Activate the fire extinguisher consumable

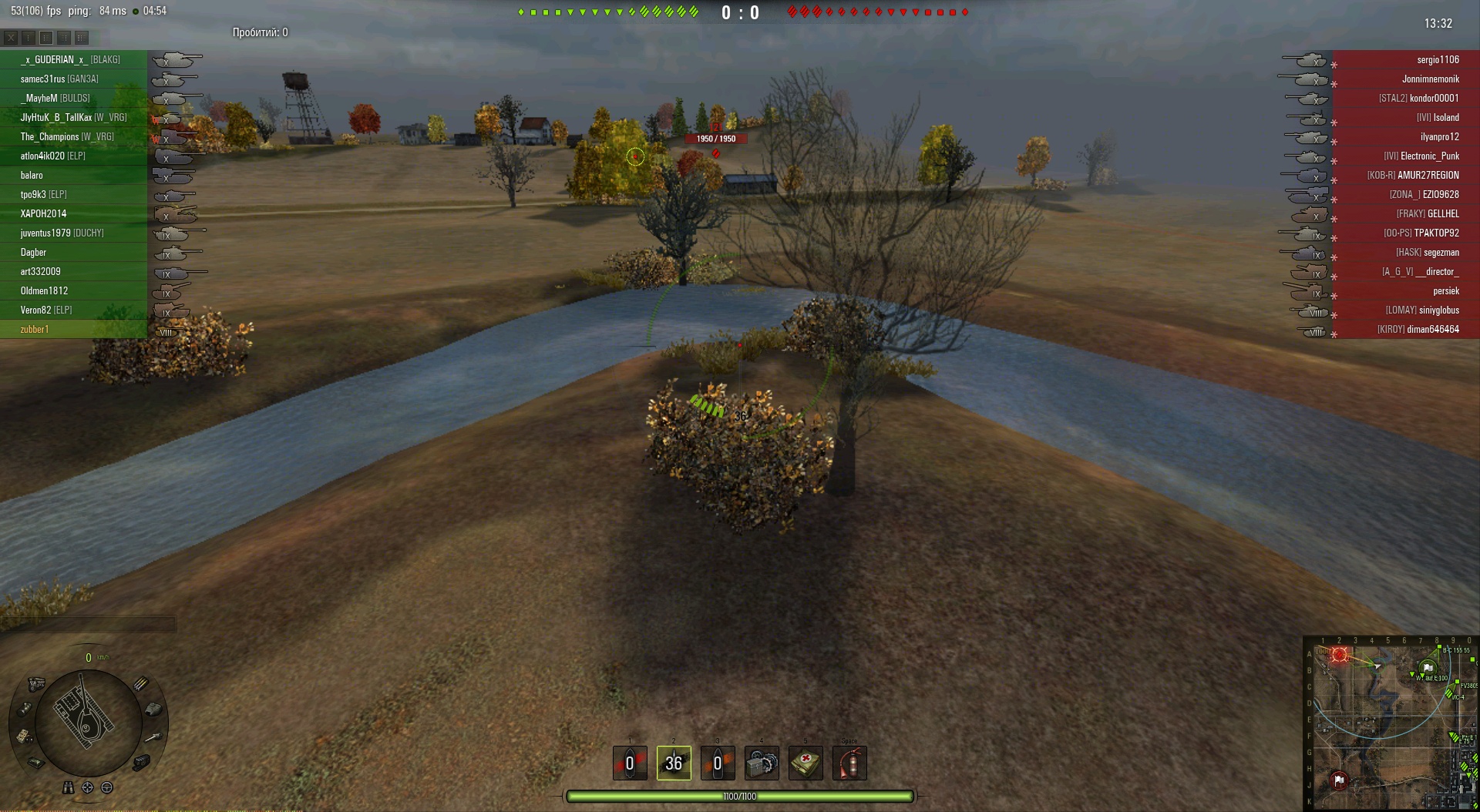click(849, 763)
